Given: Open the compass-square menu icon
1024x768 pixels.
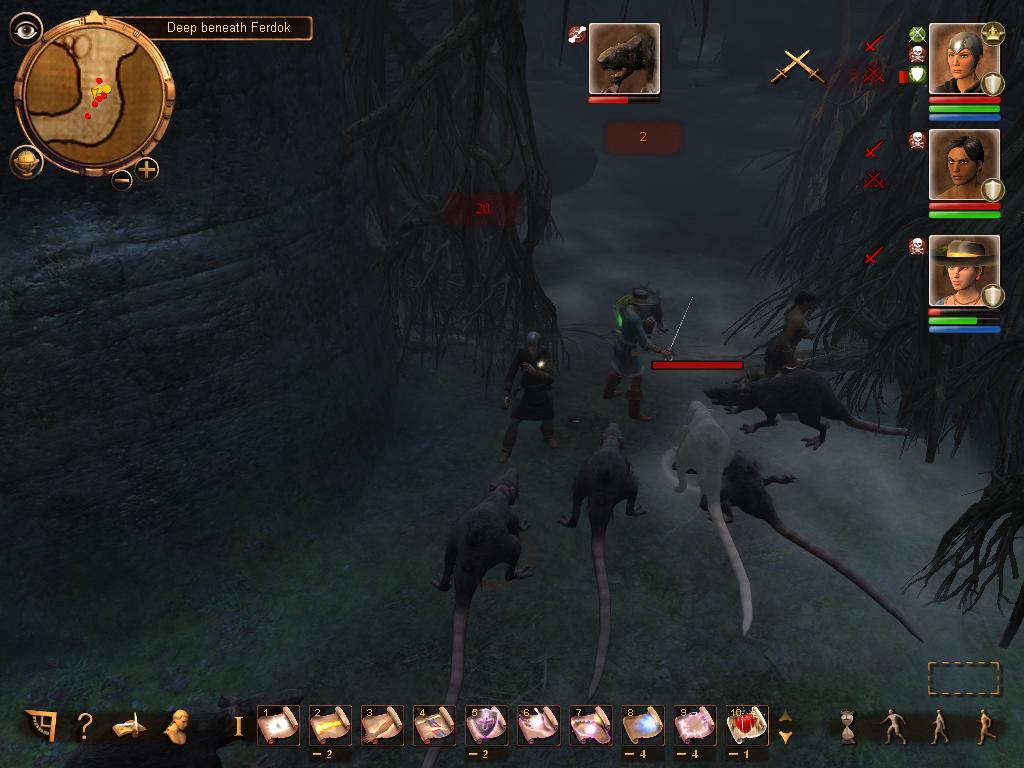Looking at the screenshot, I should pos(41,726).
